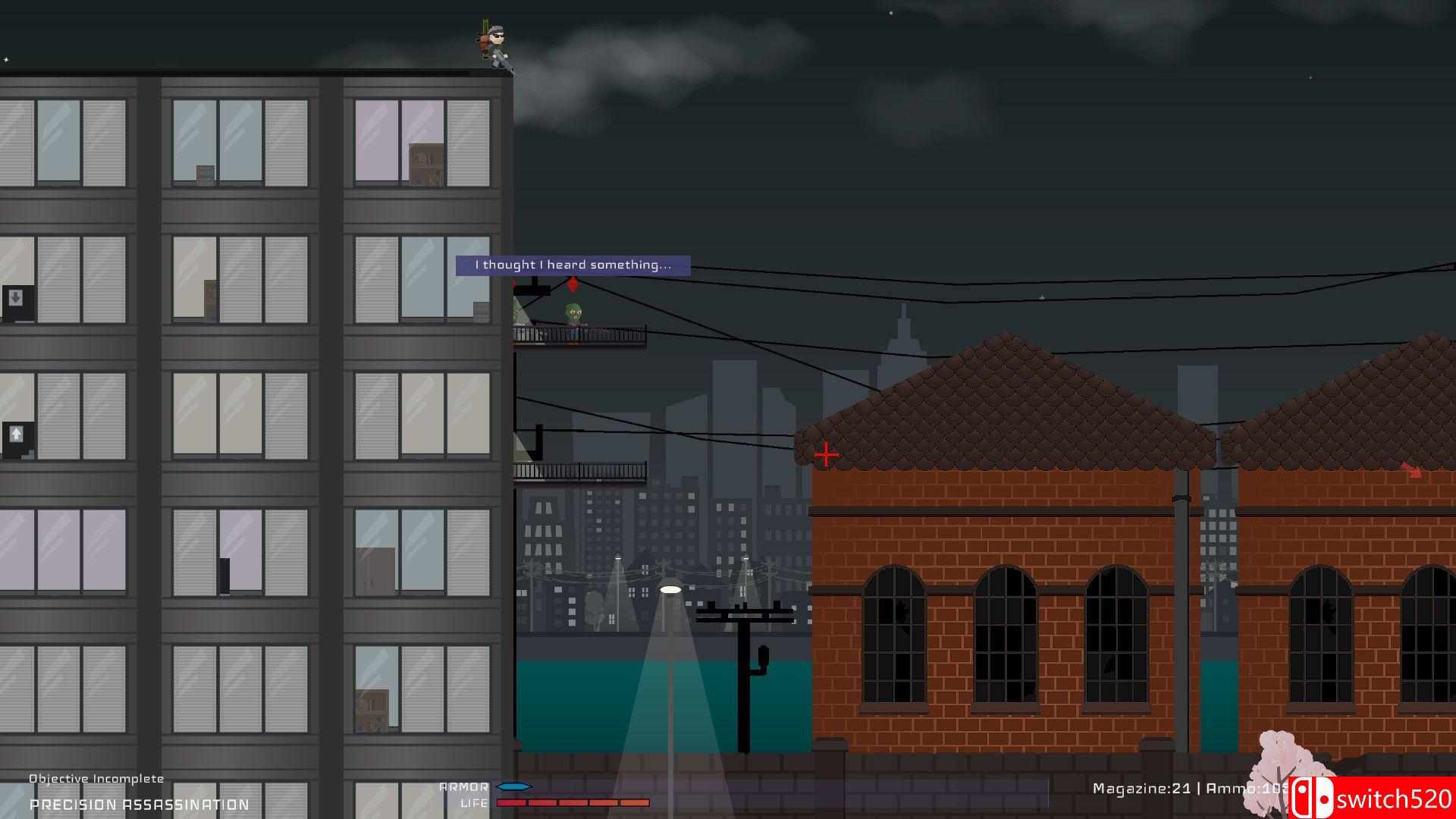The width and height of the screenshot is (1456, 819).
Task: Click the red arrow on the far-right rooftop
Action: point(1410,468)
